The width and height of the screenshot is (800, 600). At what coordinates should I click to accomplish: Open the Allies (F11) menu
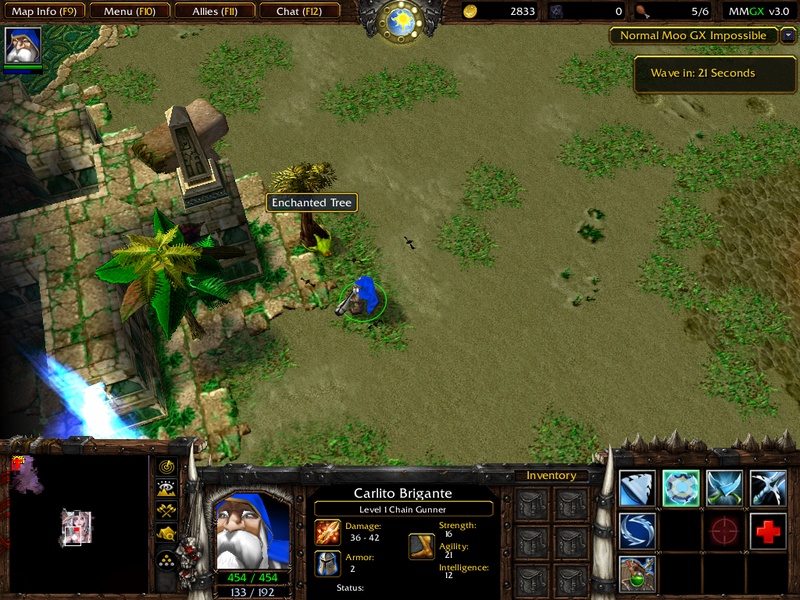point(214,11)
